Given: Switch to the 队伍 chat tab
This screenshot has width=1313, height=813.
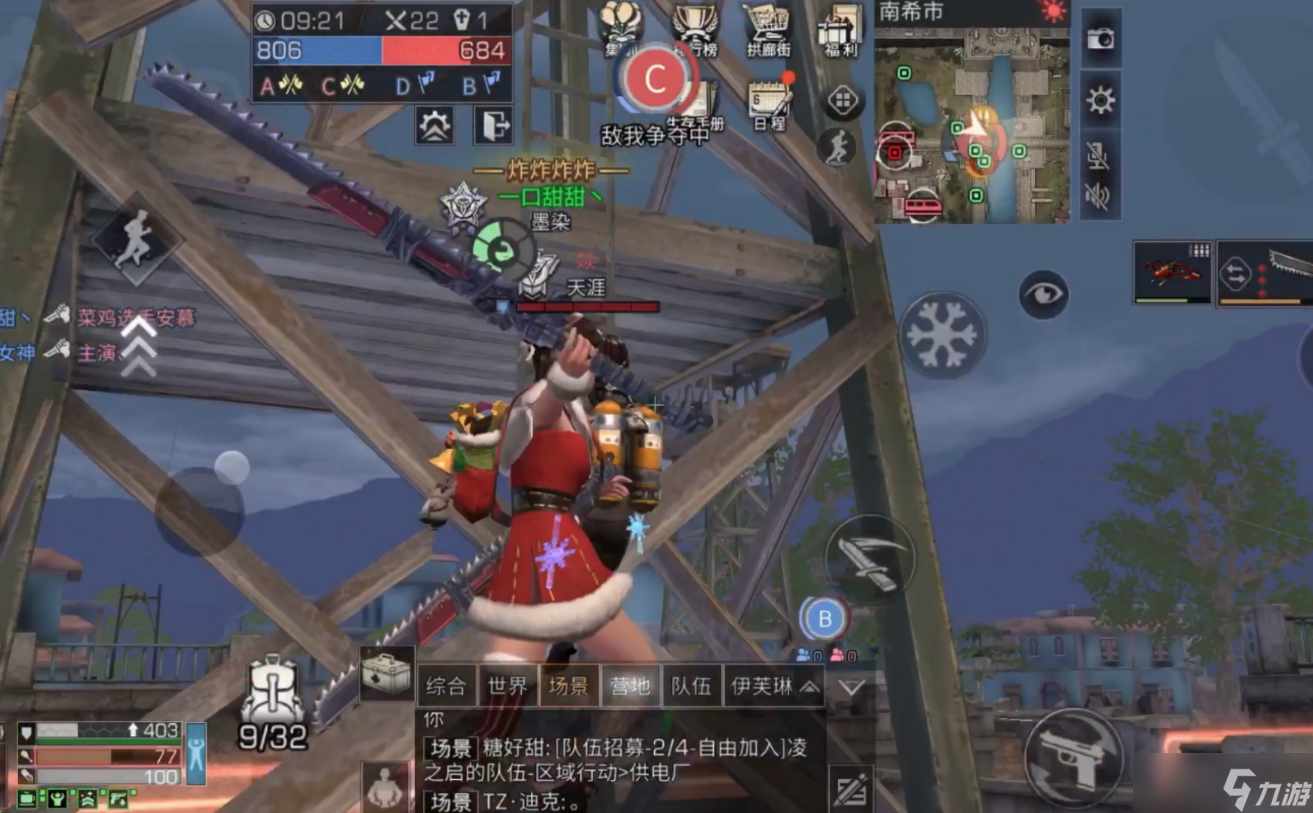Looking at the screenshot, I should pos(692,687).
